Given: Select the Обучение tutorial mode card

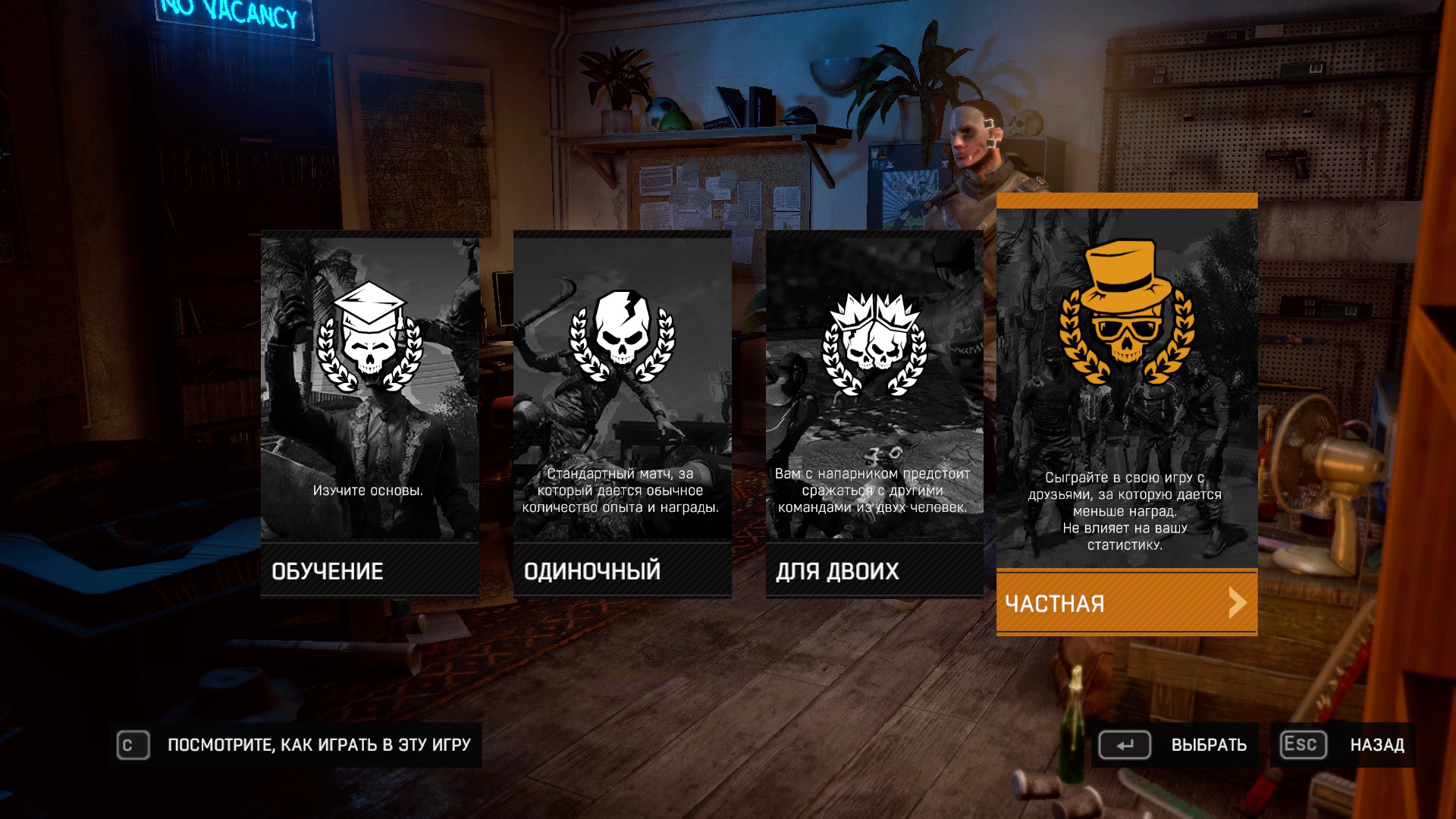Looking at the screenshot, I should pyautogui.click(x=369, y=414).
